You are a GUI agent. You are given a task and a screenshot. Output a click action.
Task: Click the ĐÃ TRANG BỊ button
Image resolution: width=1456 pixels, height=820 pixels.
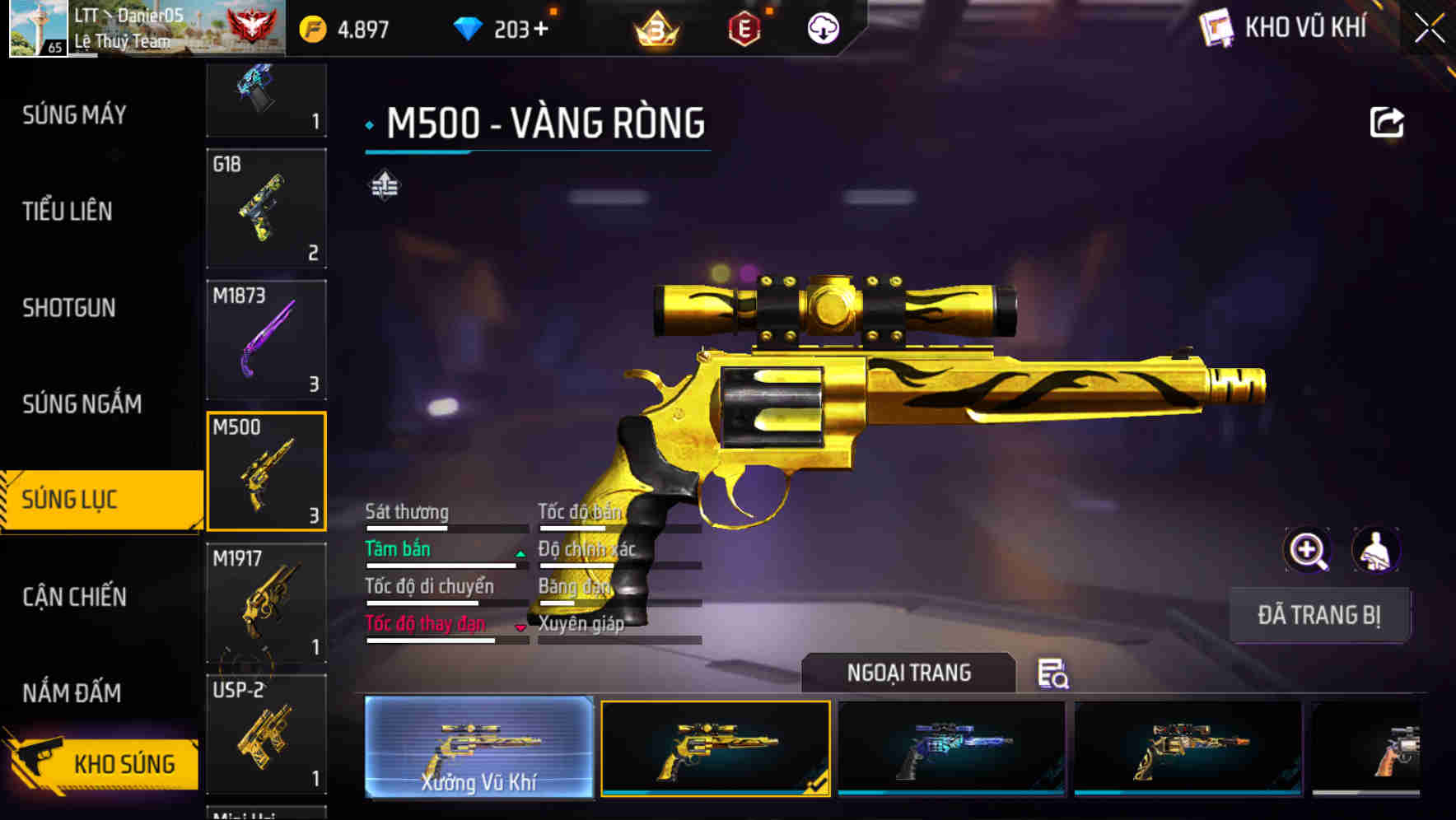pyautogui.click(x=1319, y=615)
